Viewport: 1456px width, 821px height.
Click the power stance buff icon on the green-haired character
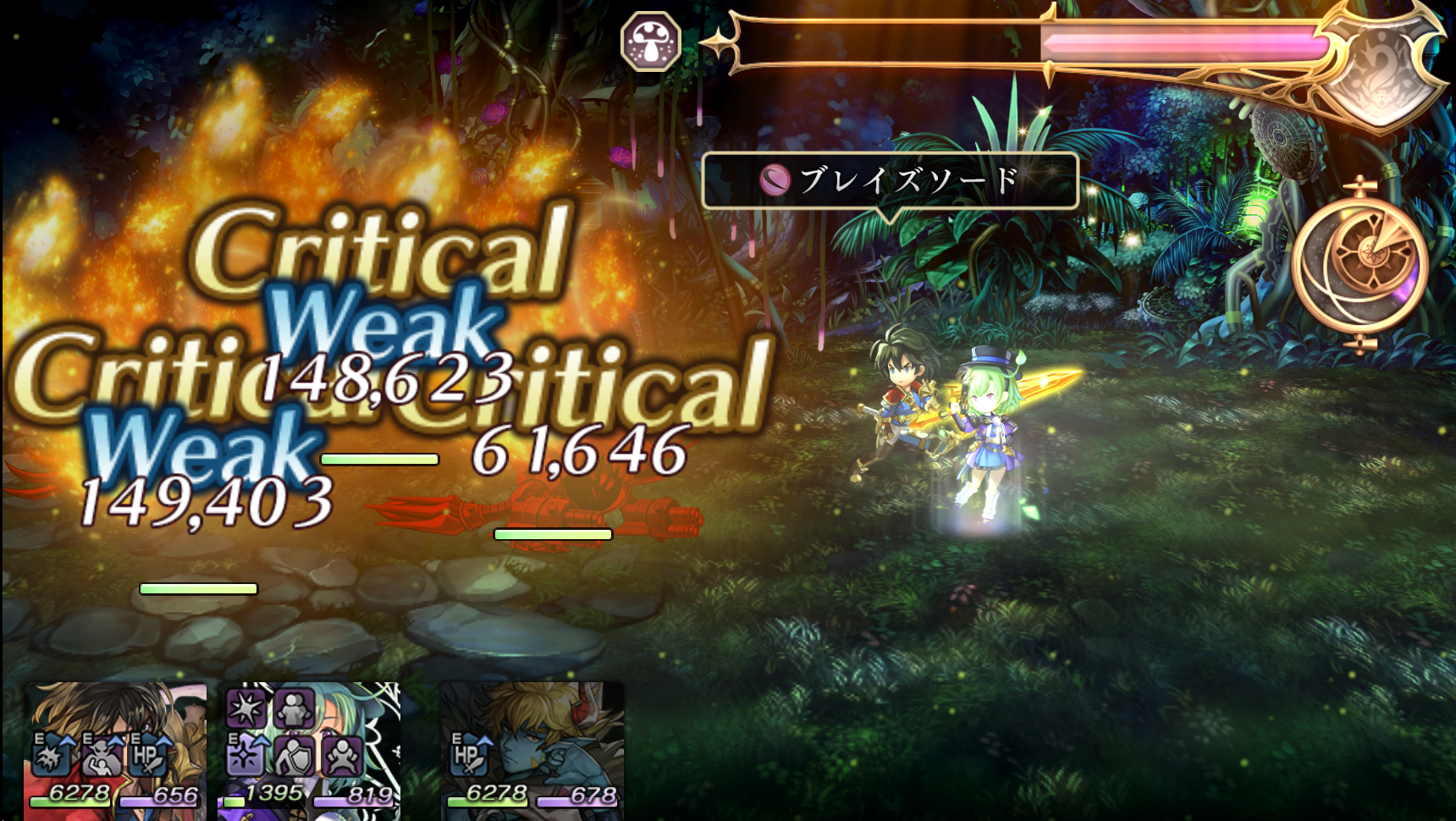pos(343,757)
